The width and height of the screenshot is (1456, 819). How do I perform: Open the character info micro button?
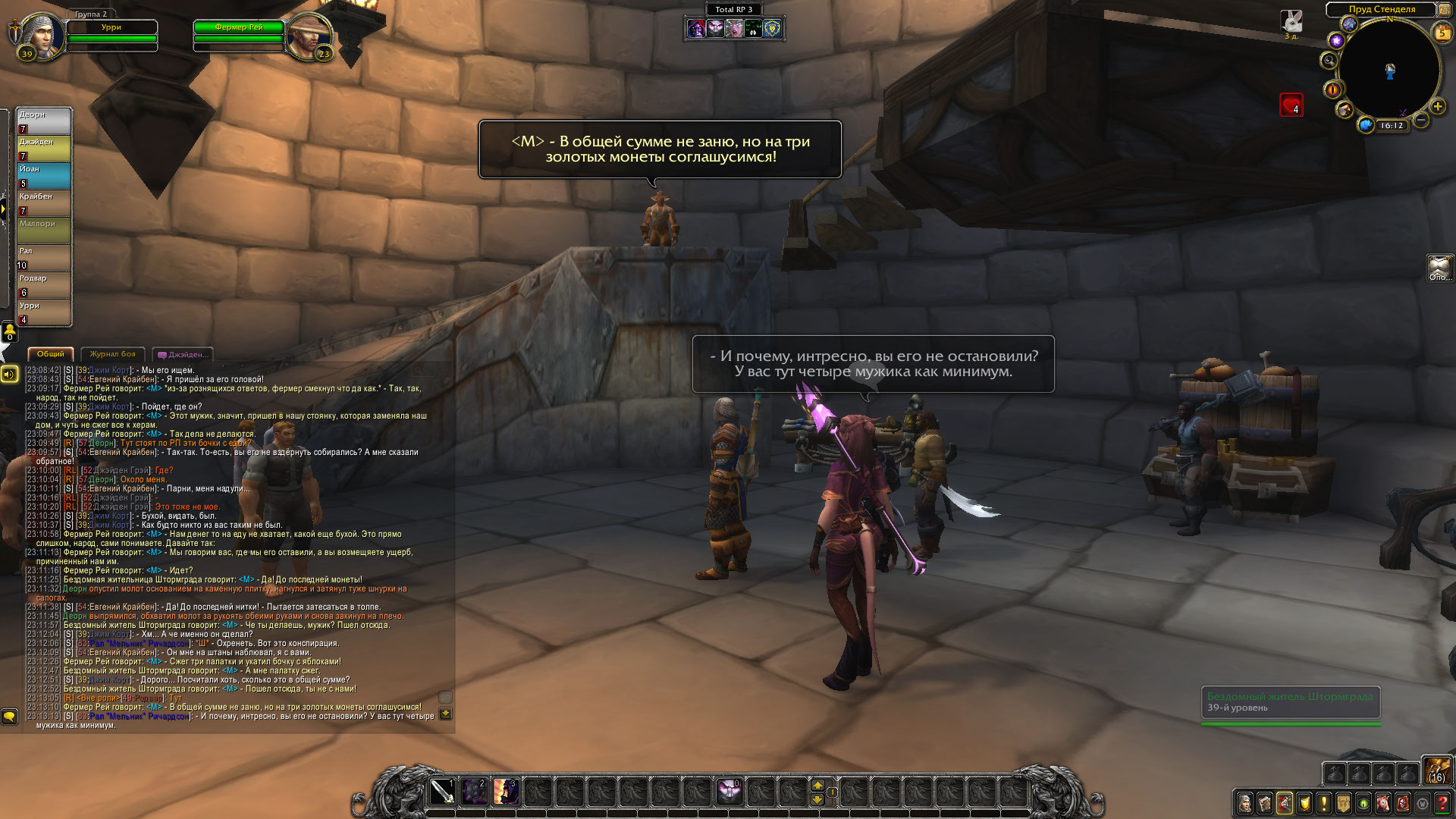click(1245, 802)
